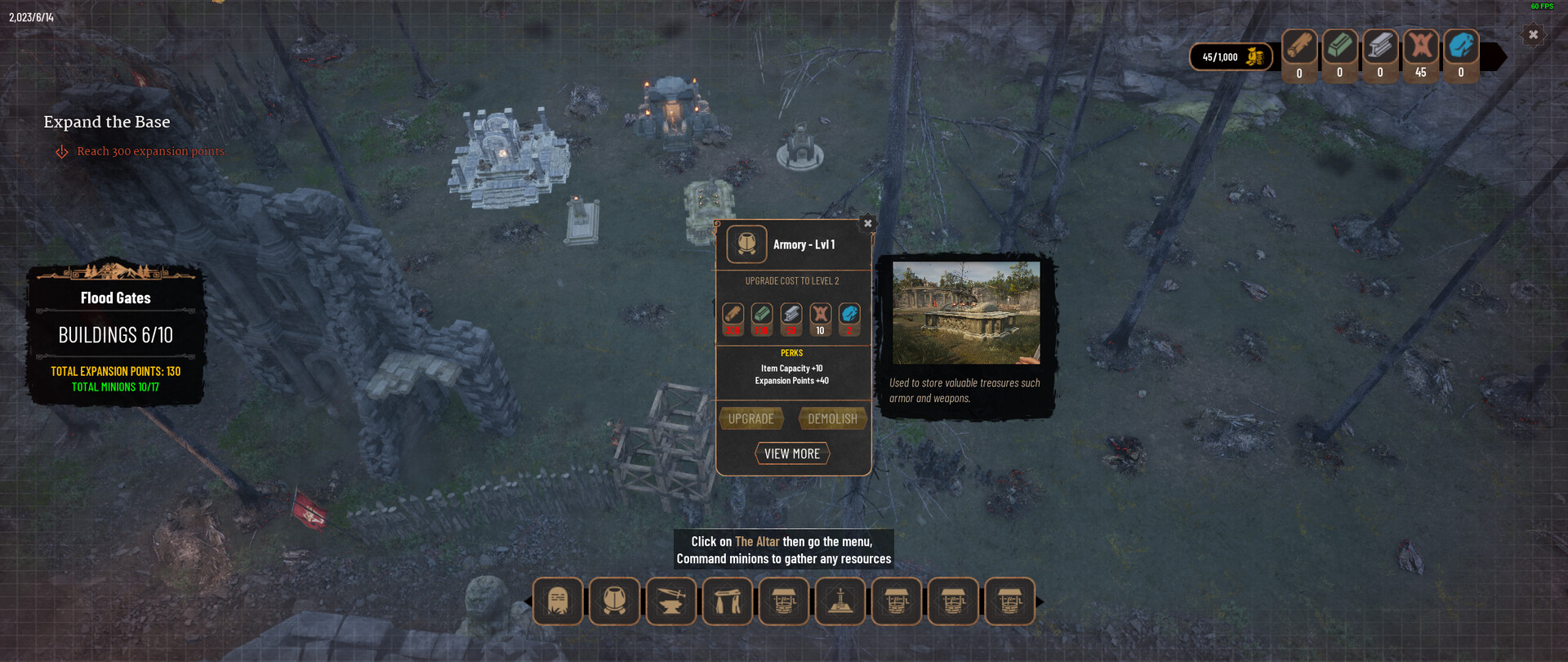Select the stone dolmen building
The width and height of the screenshot is (1568, 662).
point(728,602)
